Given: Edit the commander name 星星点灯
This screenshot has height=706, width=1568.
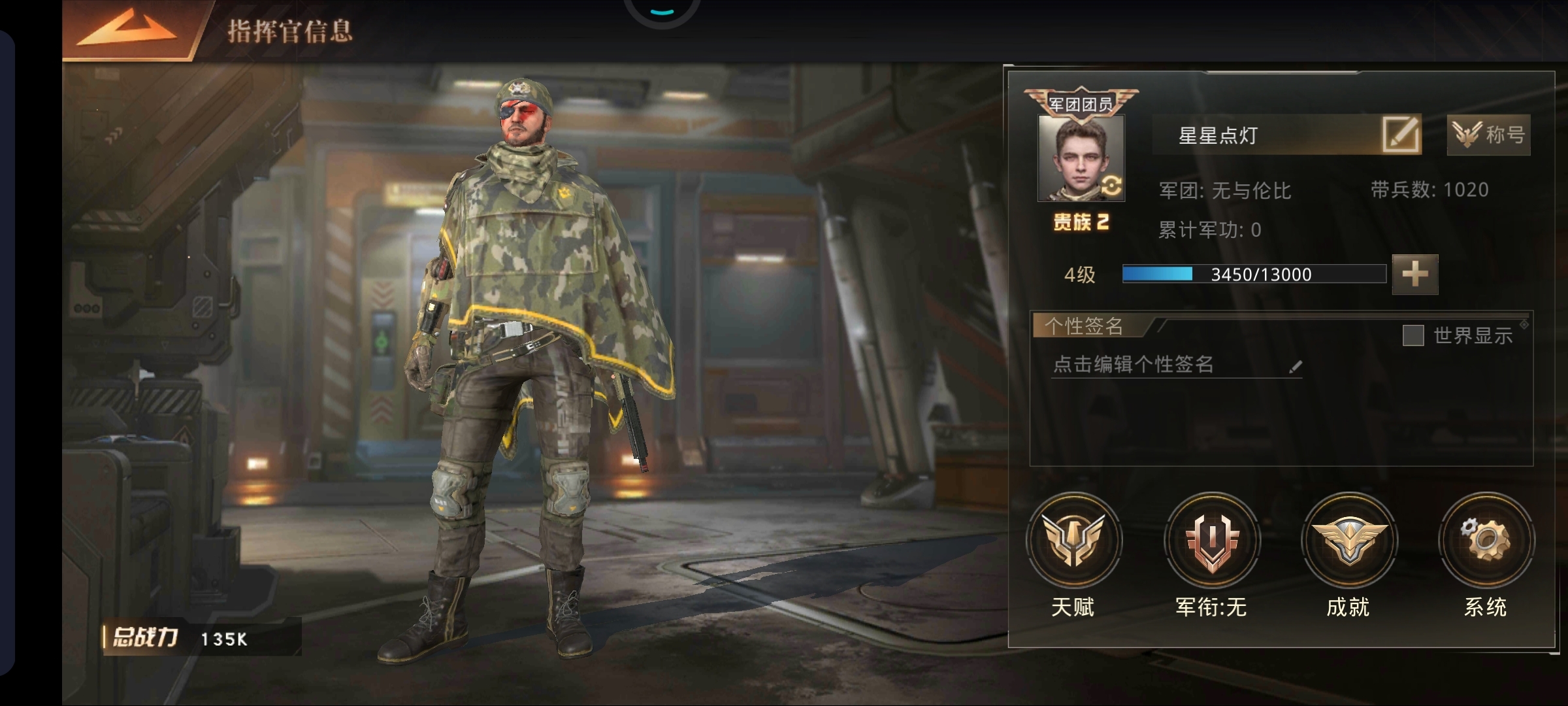Looking at the screenshot, I should coord(1401,135).
